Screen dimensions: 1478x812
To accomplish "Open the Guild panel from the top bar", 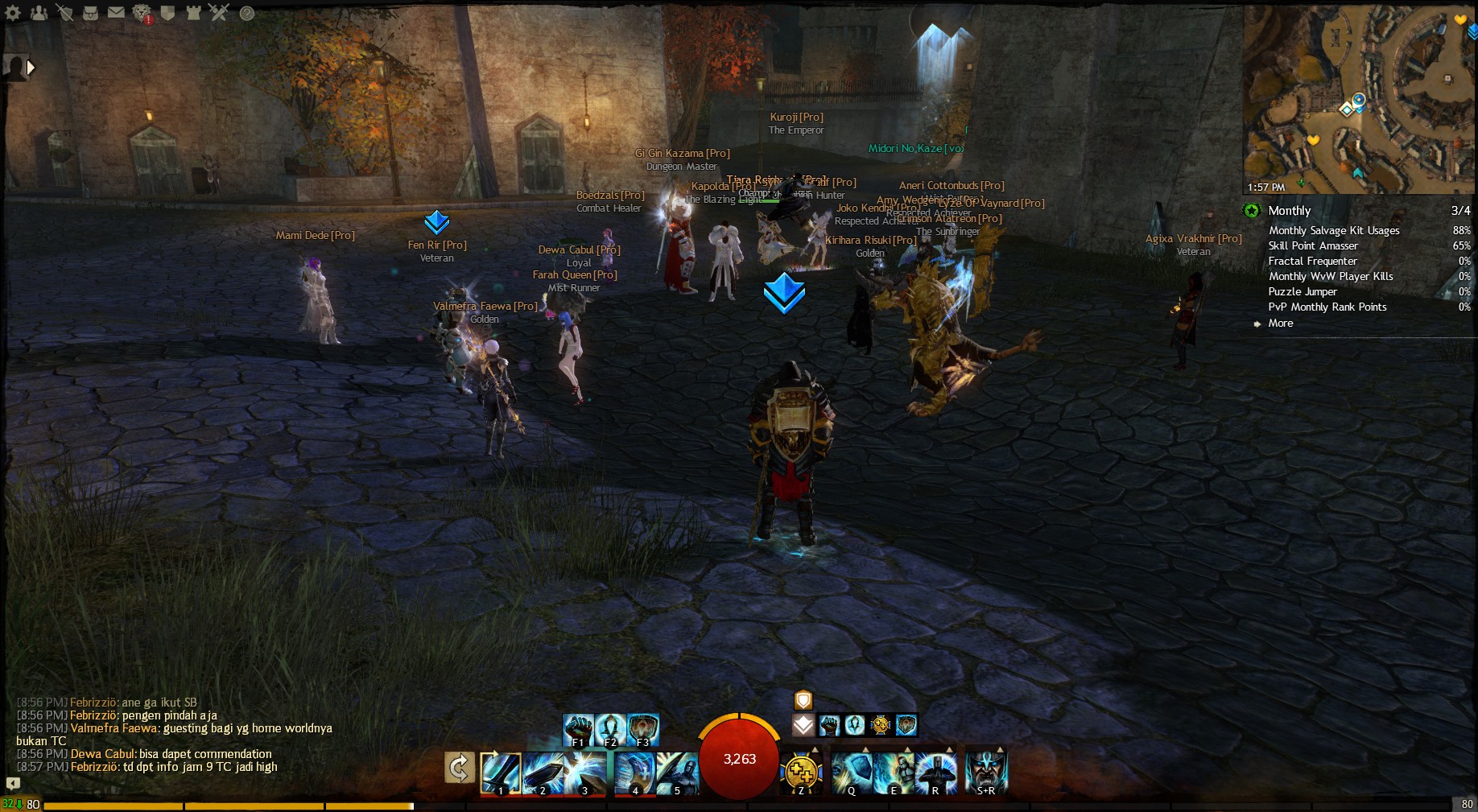I will [167, 13].
